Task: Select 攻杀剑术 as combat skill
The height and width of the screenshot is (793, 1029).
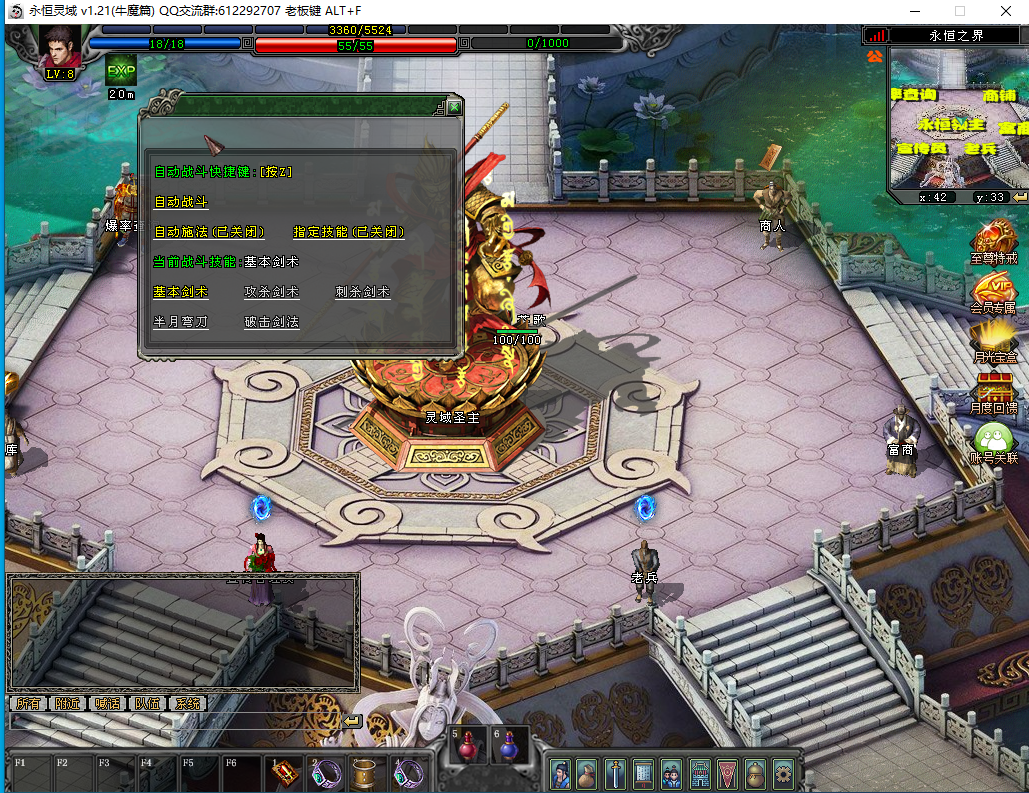Action: [x=272, y=292]
